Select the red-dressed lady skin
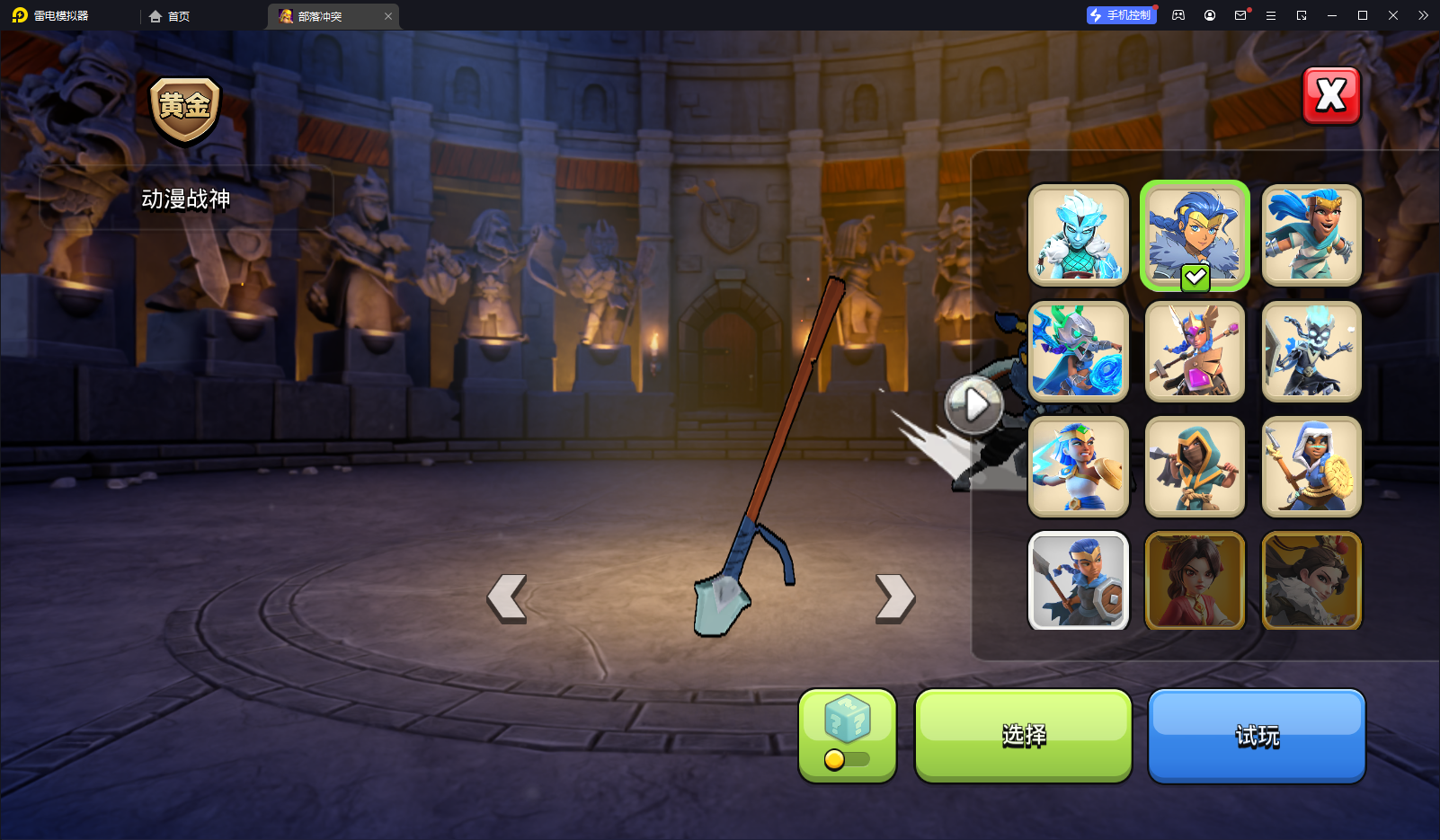The width and height of the screenshot is (1440, 840). click(x=1195, y=580)
